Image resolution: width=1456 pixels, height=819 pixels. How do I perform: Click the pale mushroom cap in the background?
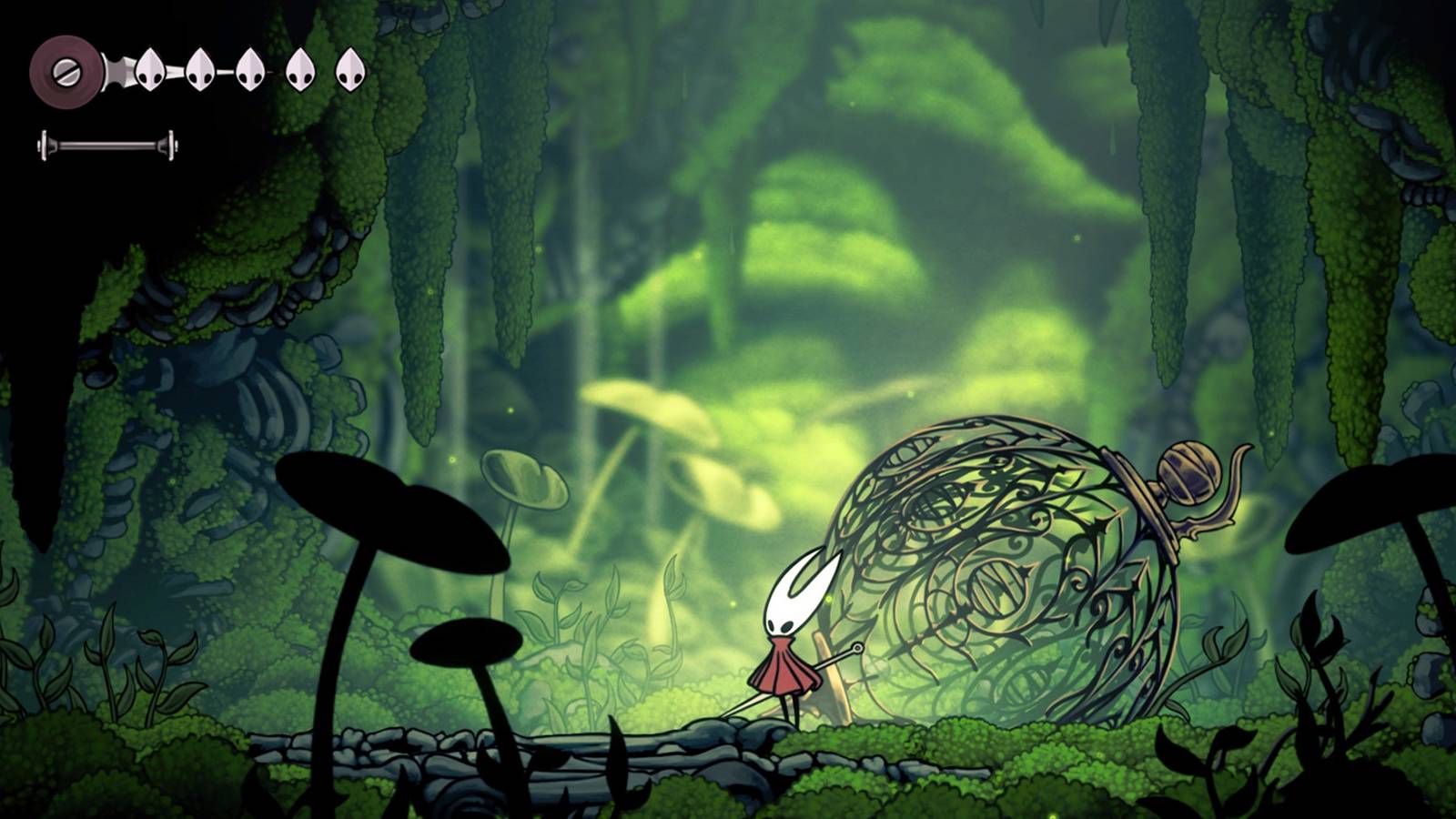[x=523, y=478]
